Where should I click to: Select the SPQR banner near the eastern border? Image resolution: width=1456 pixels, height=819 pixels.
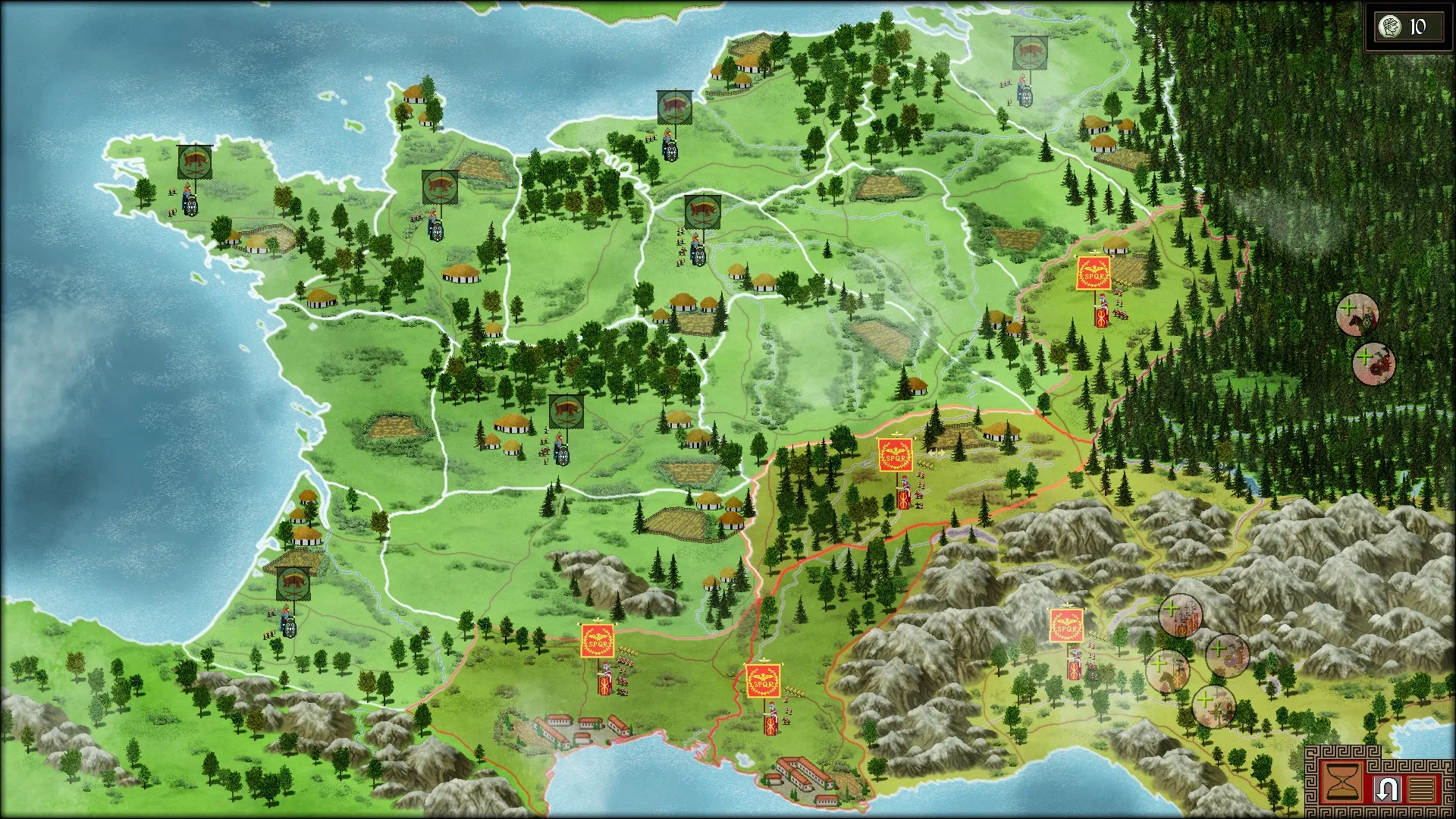coord(1093,271)
